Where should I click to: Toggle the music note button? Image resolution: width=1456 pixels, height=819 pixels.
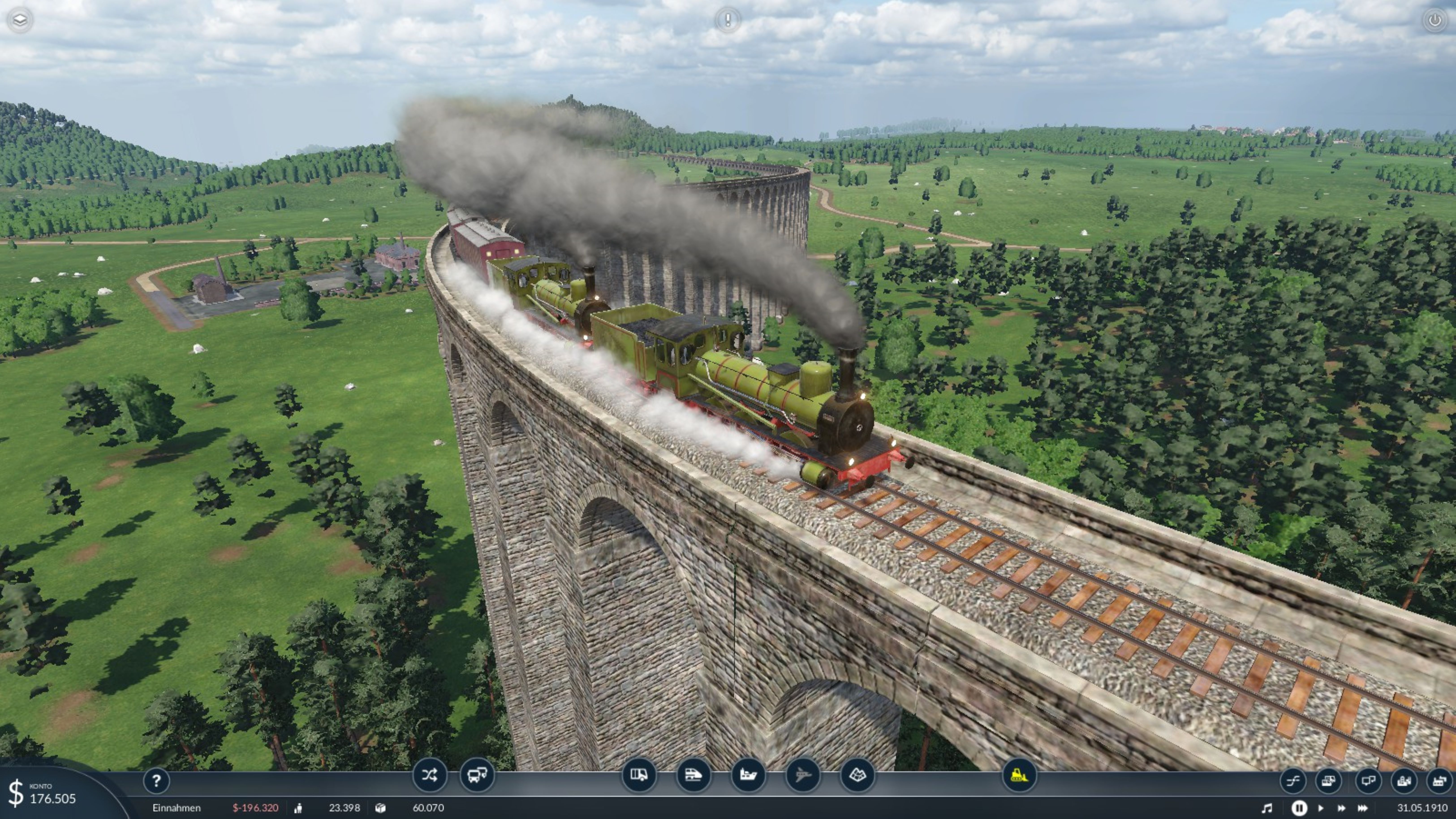coord(1267,808)
